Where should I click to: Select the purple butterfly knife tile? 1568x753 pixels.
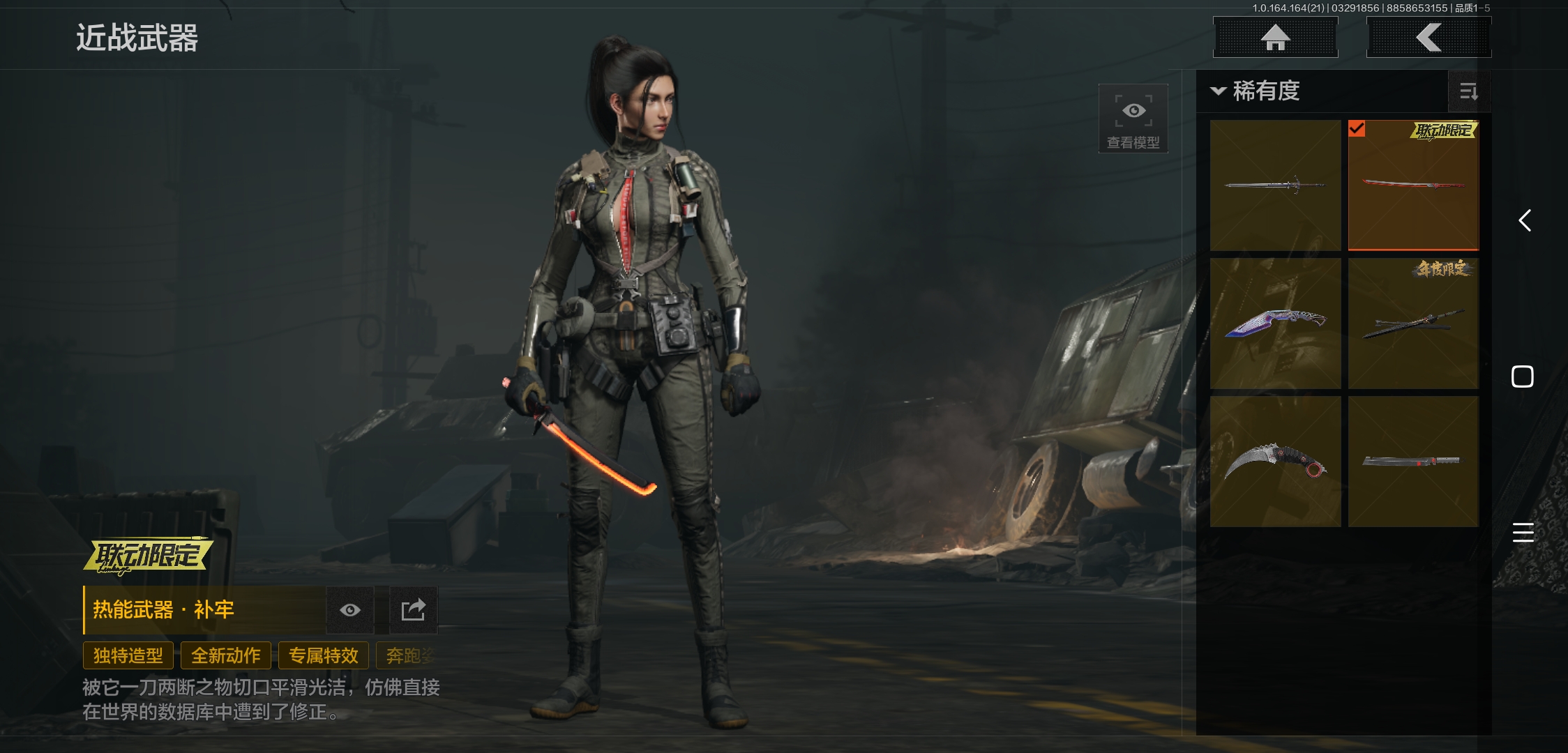click(x=1275, y=324)
